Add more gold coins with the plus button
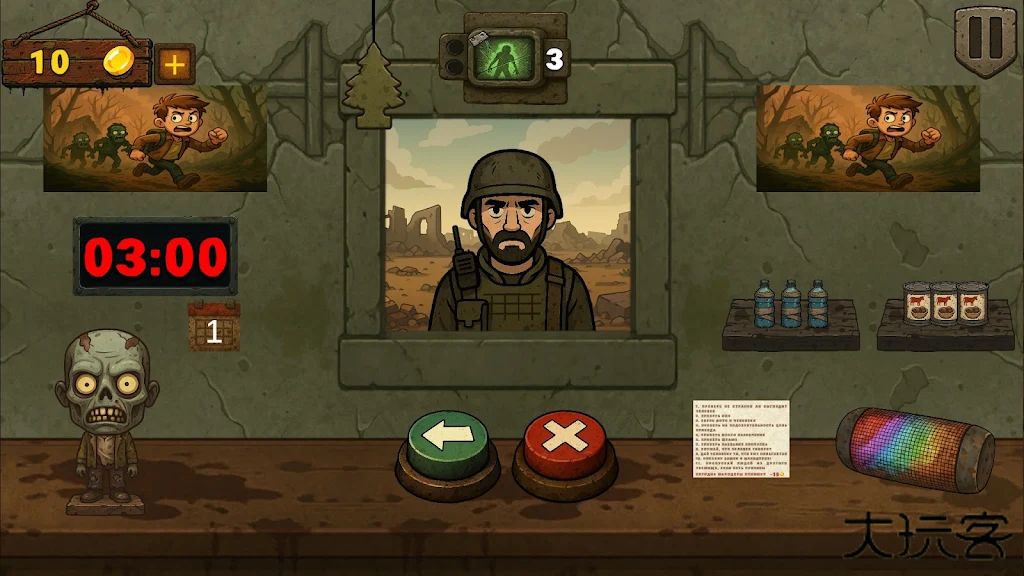 (x=175, y=64)
